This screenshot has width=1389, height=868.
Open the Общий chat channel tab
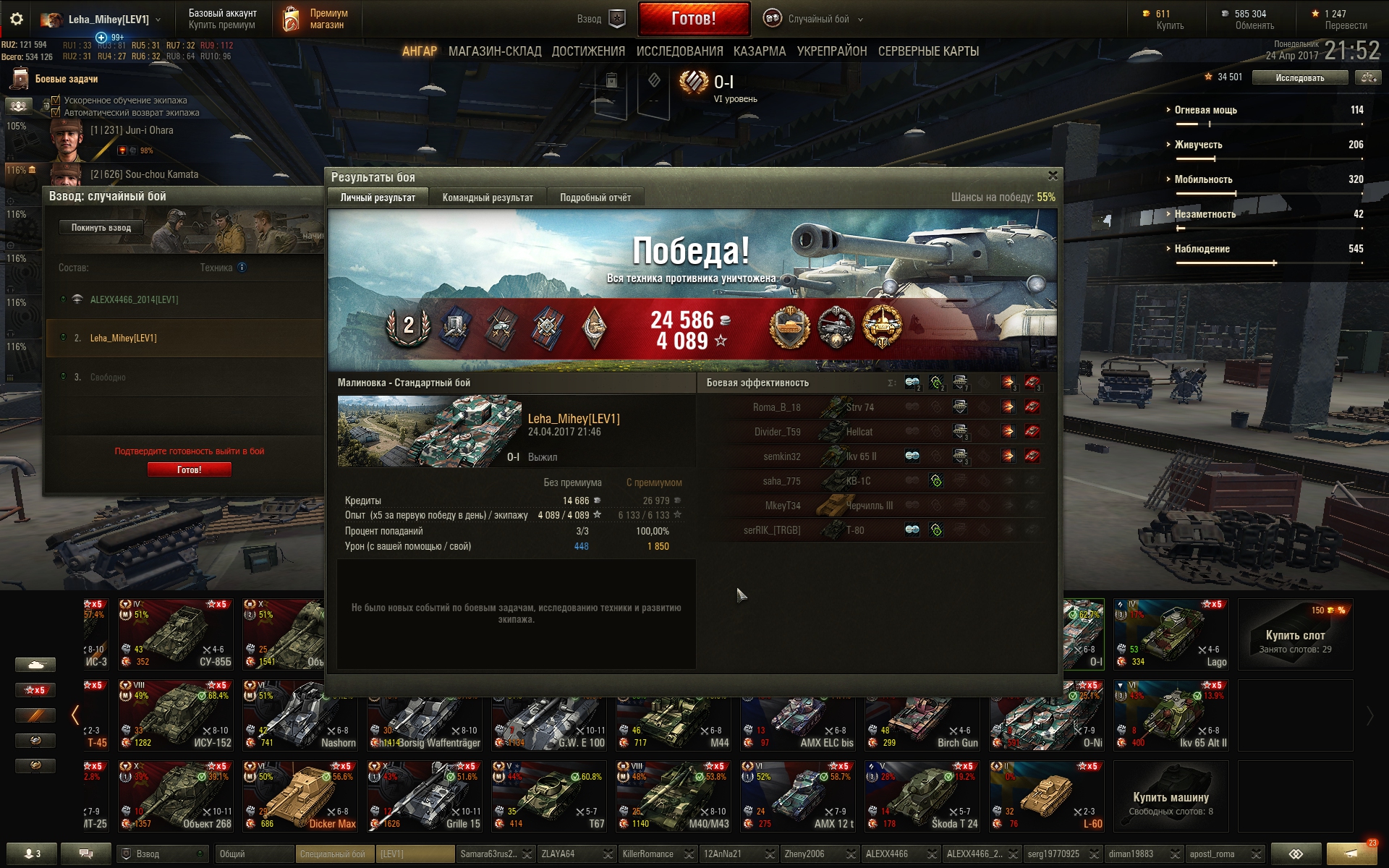click(253, 854)
